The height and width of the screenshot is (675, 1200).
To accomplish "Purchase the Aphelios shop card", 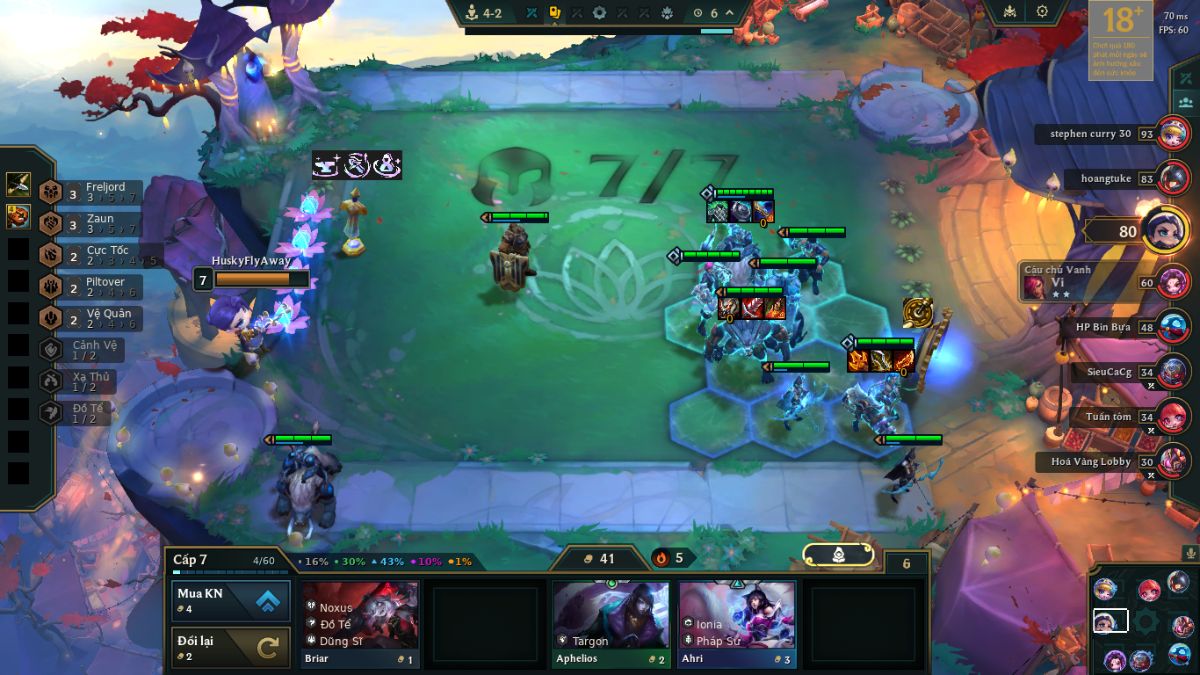I will tap(611, 624).
